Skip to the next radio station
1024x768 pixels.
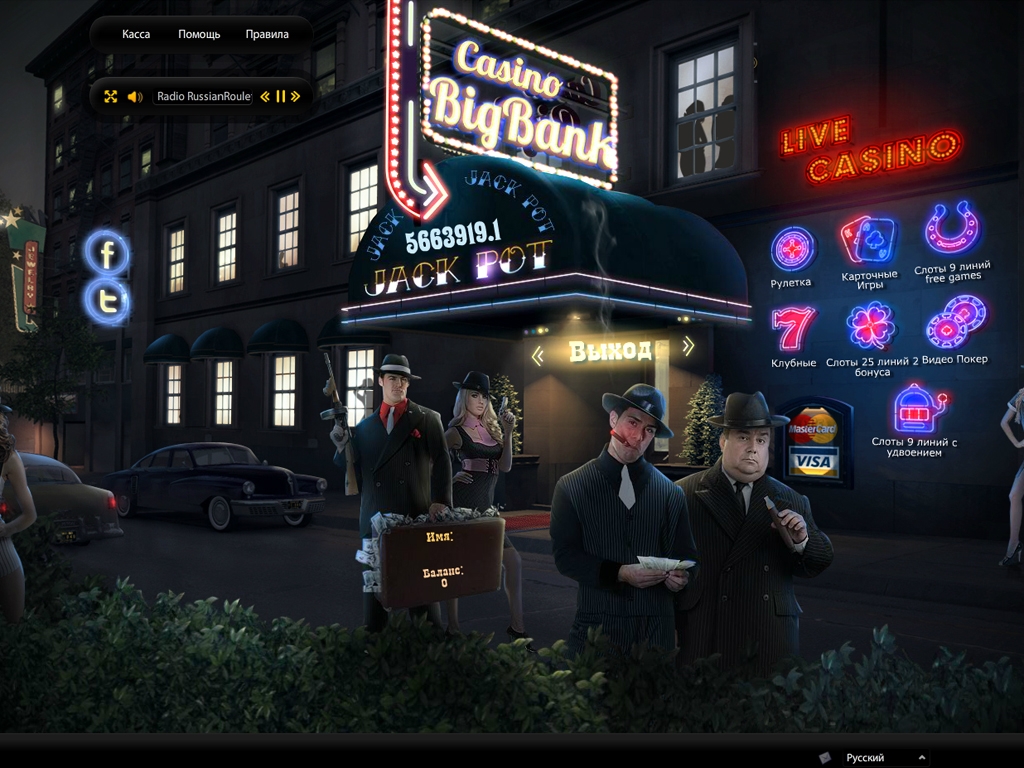click(x=296, y=97)
